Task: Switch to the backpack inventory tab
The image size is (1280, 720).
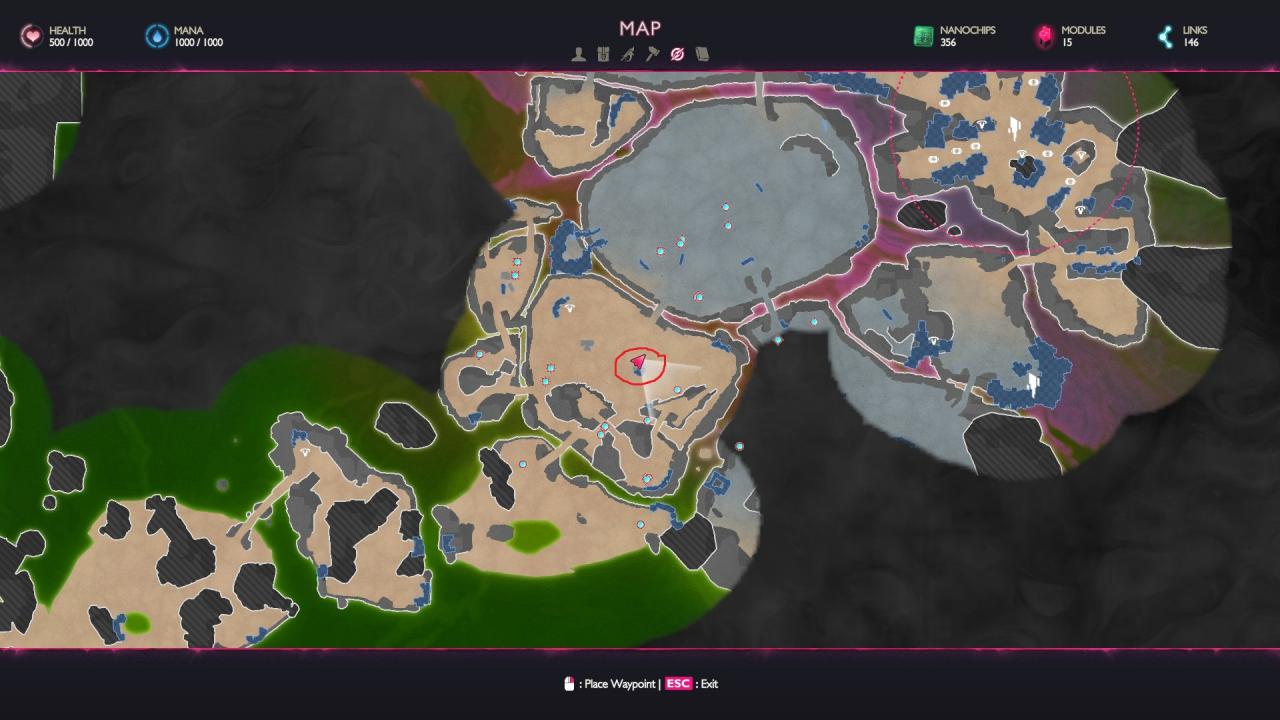Action: (603, 54)
